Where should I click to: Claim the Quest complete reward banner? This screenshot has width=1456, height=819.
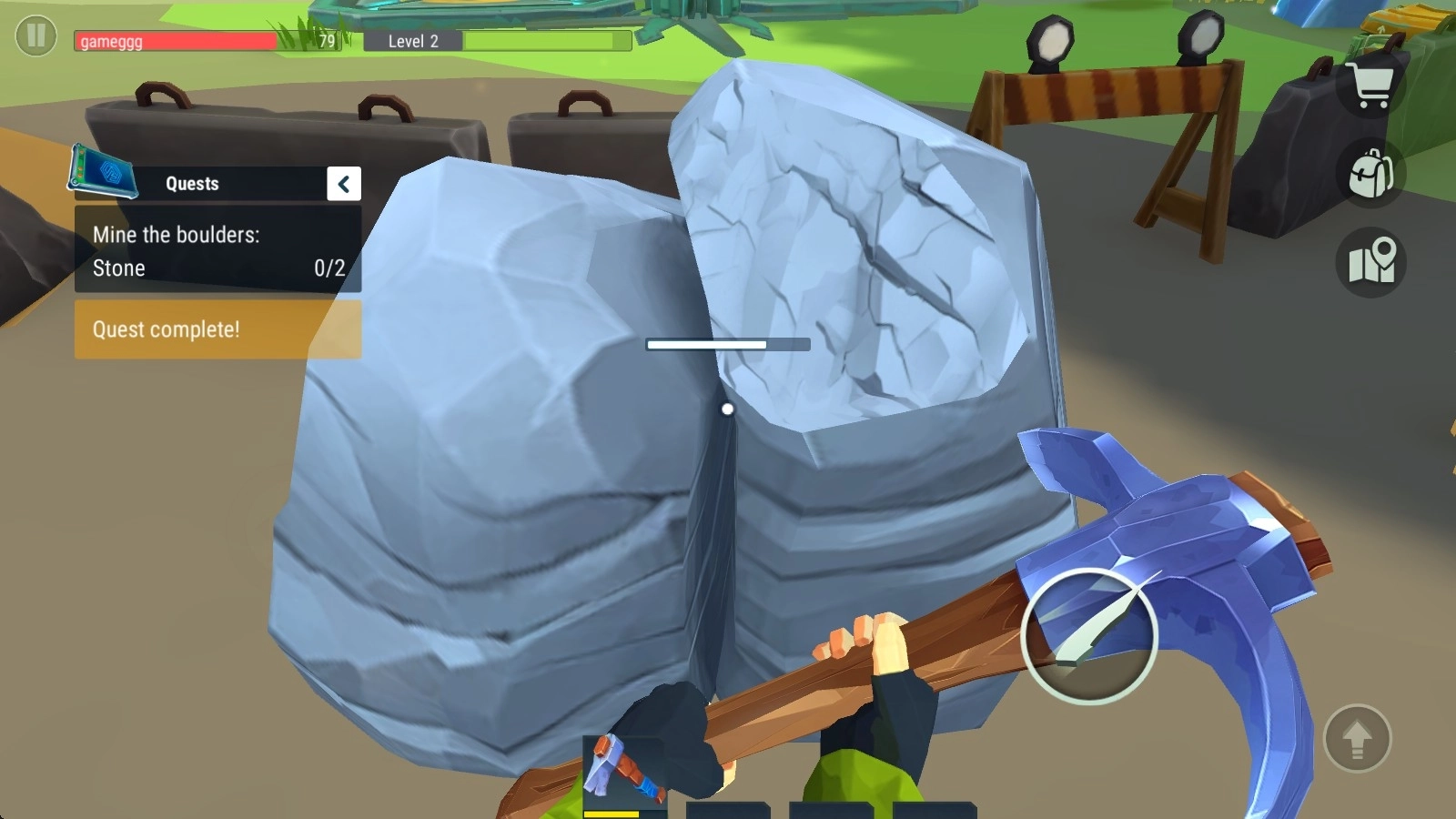[217, 329]
